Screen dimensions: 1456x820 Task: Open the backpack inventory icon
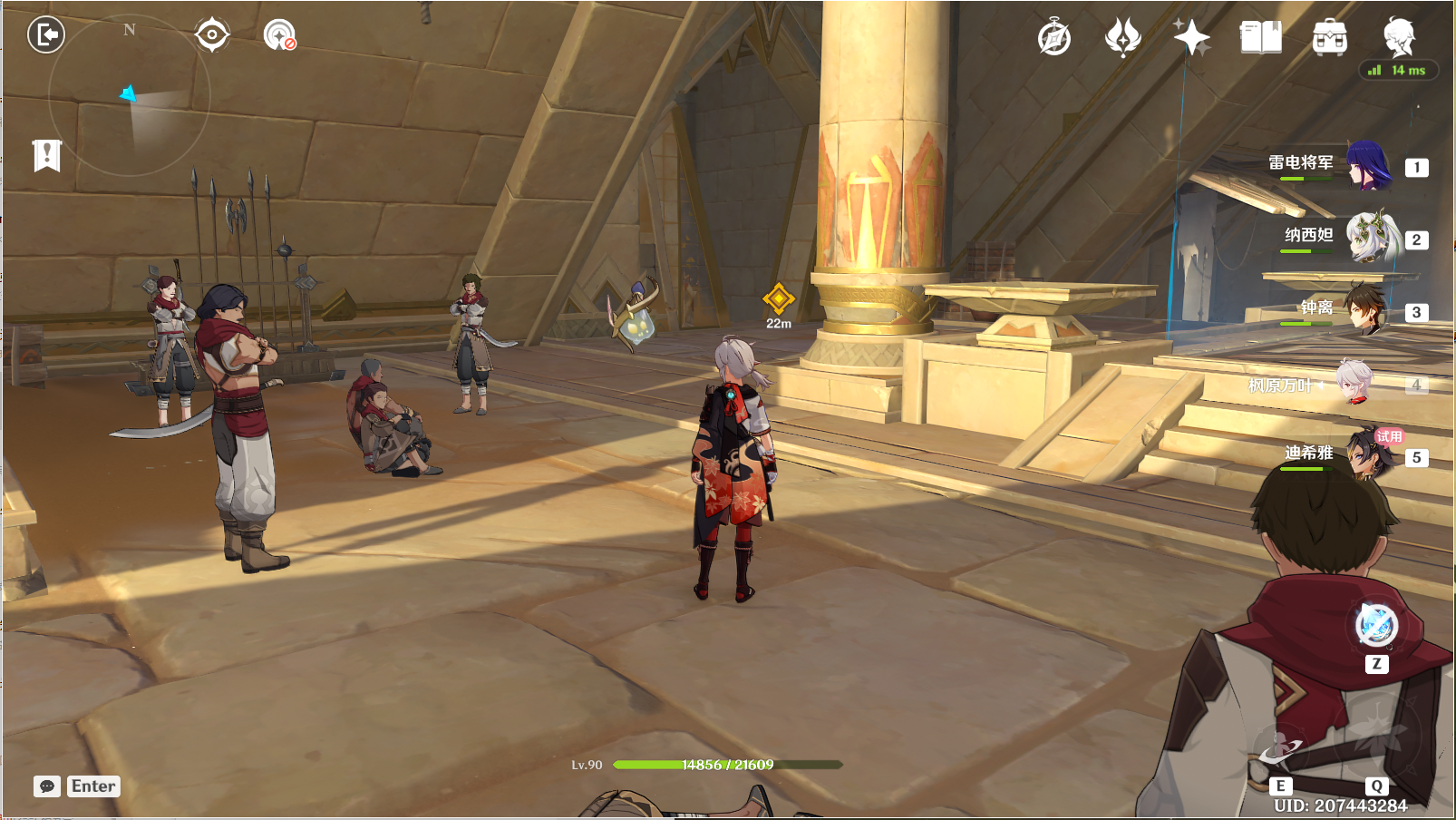[x=1329, y=38]
